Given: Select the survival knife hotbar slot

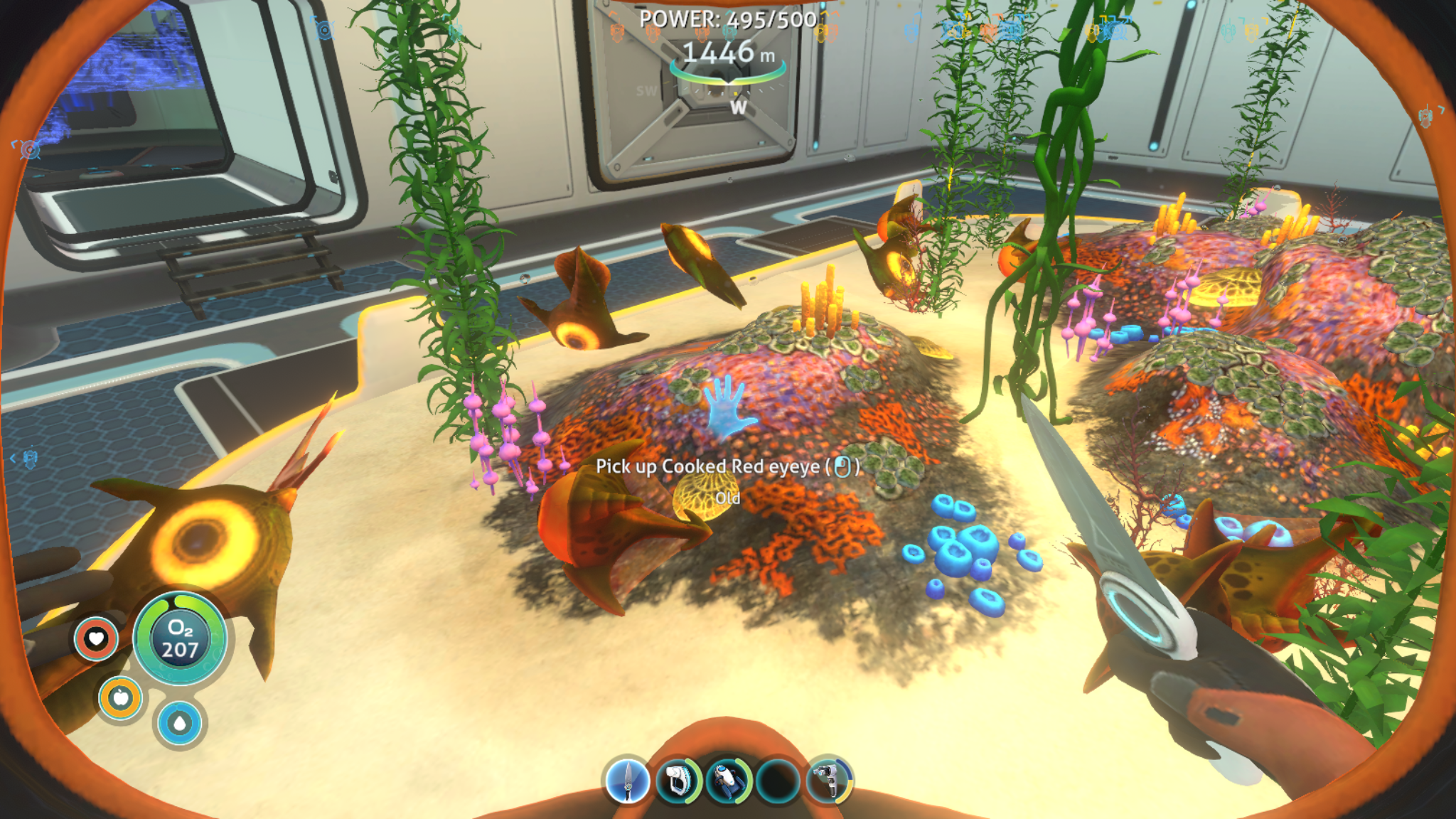Looking at the screenshot, I should coord(627,781).
